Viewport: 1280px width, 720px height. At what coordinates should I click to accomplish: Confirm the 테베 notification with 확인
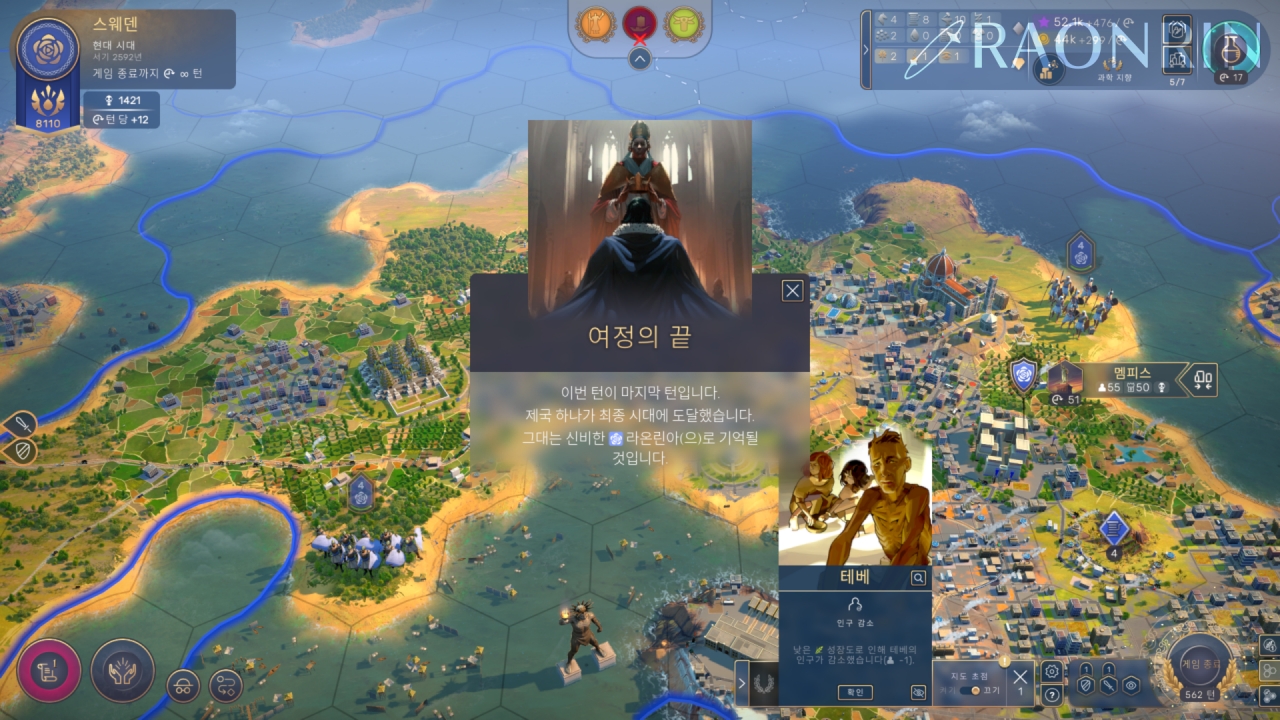point(855,692)
